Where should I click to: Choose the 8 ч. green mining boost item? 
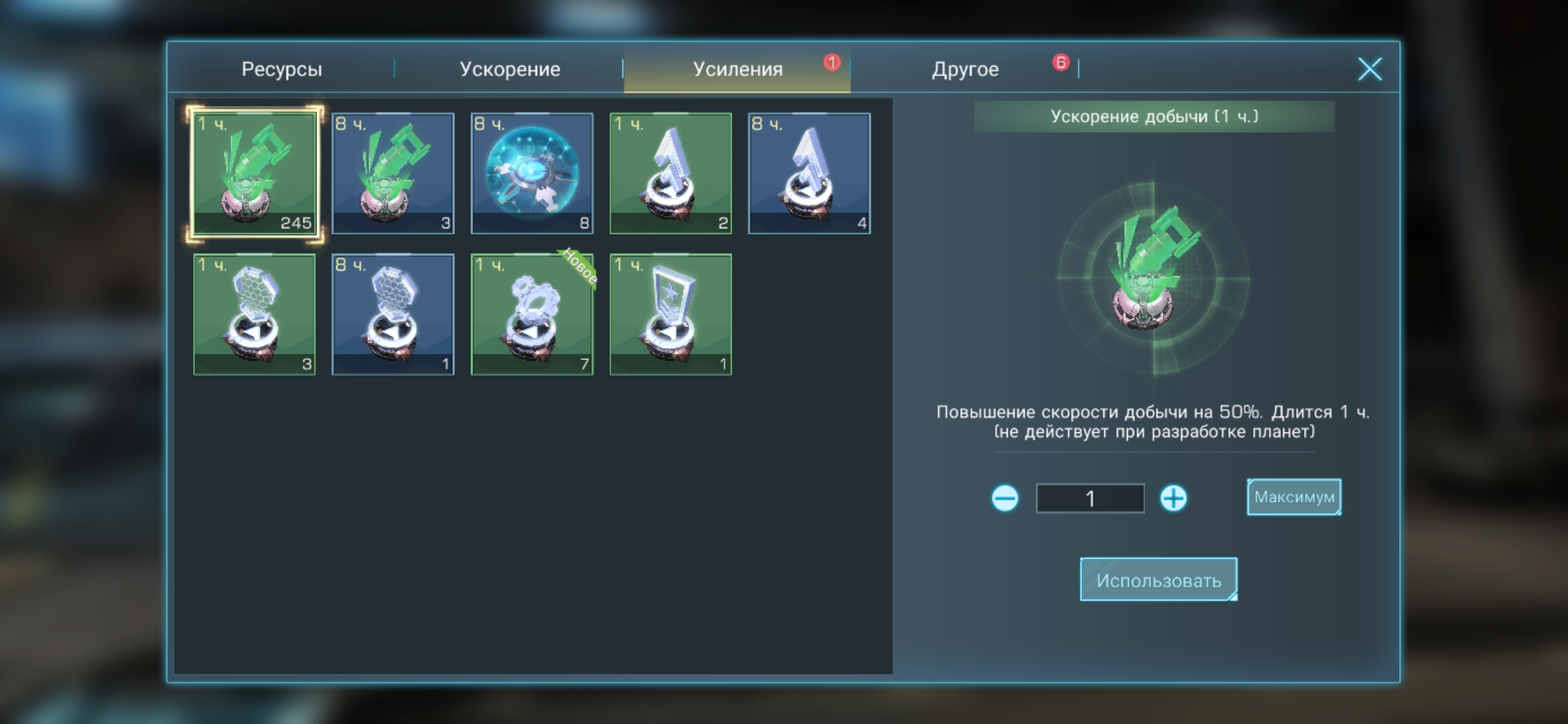393,173
